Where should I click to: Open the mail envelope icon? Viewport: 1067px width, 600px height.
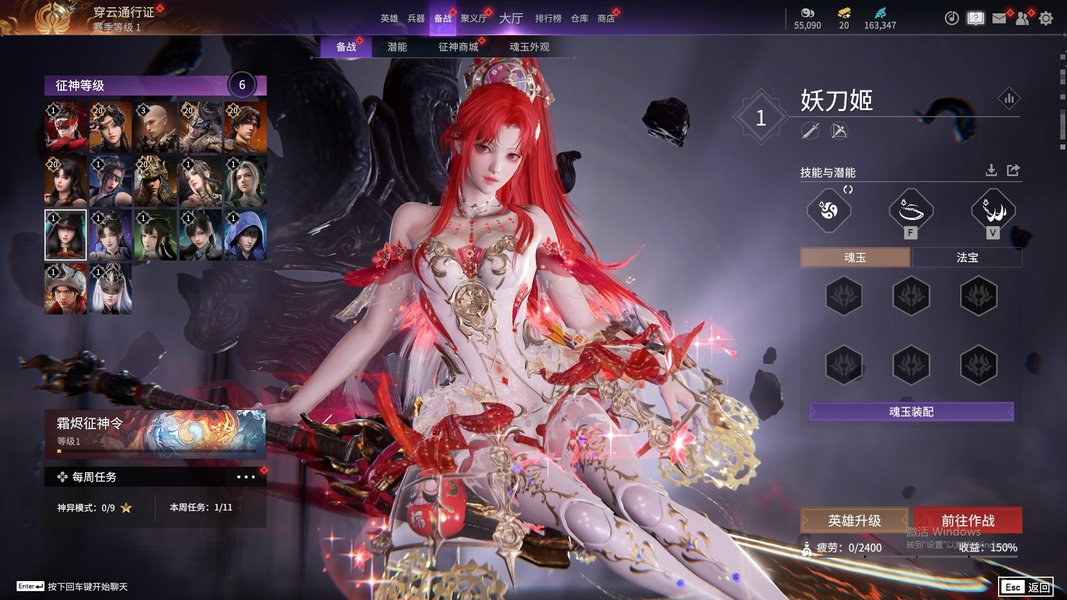pyautogui.click(x=999, y=18)
